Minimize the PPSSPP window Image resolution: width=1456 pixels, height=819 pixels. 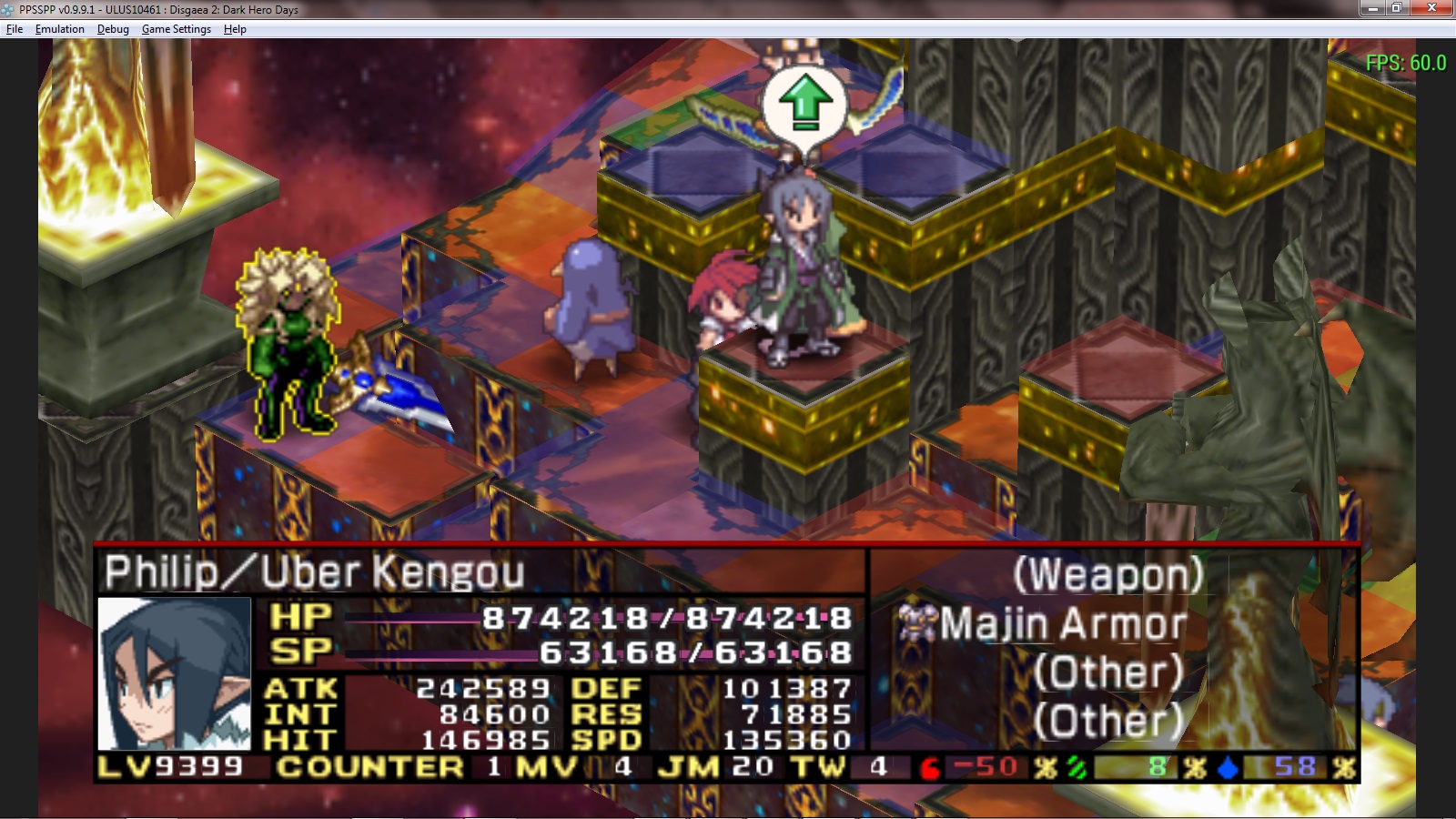(1373, 8)
